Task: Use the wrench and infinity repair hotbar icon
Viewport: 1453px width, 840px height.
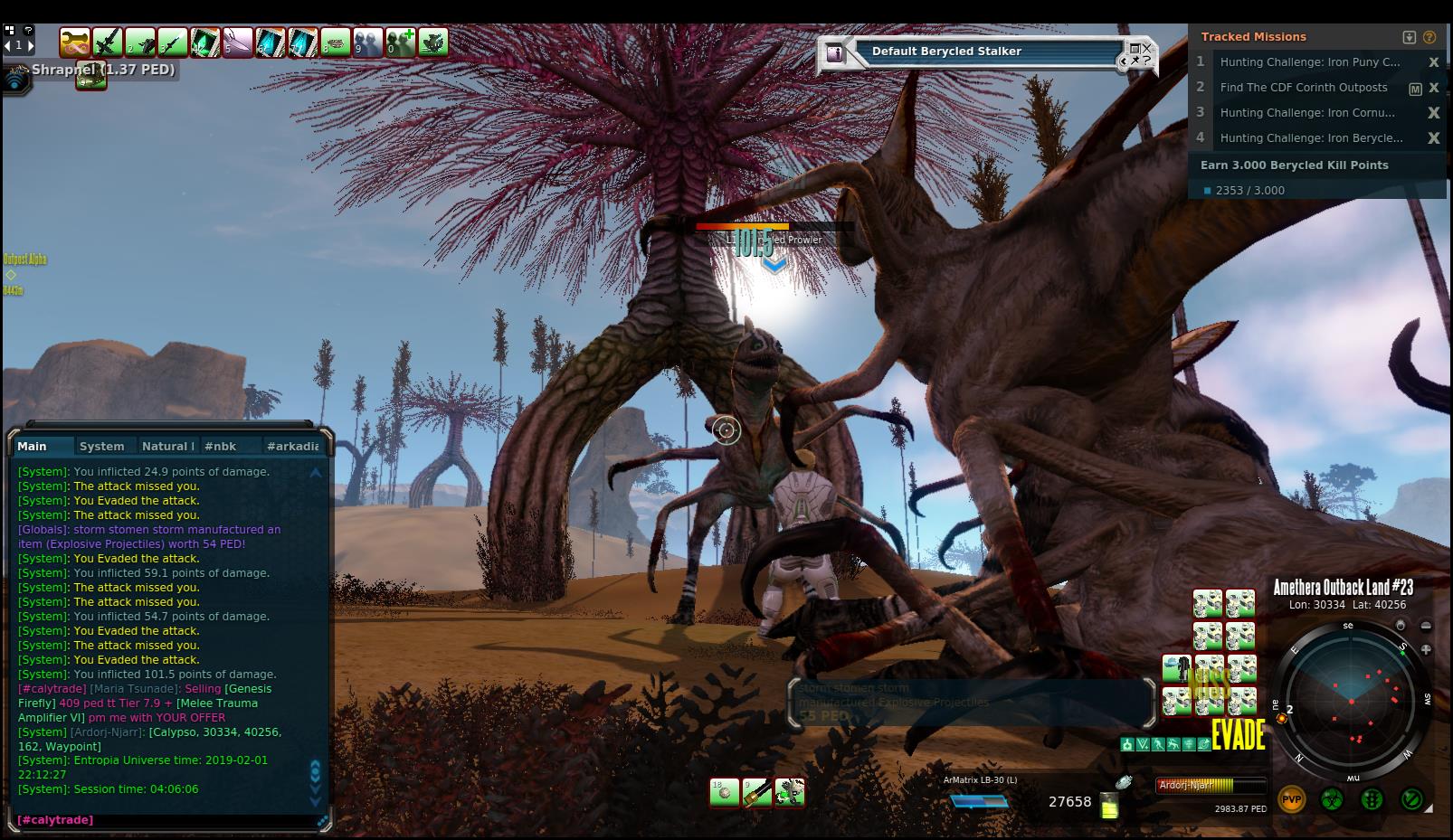Action: 75,42
